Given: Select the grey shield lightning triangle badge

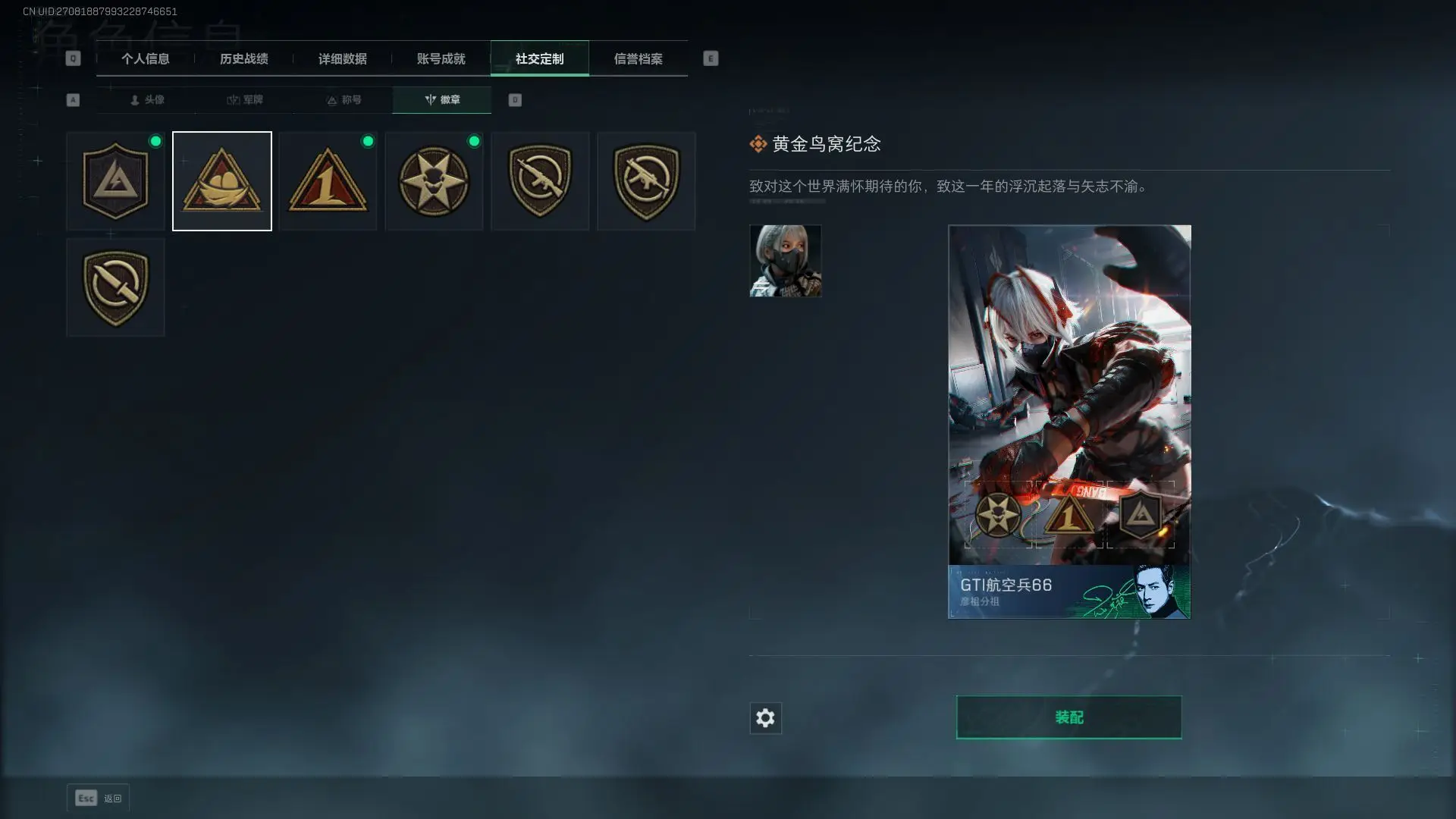Looking at the screenshot, I should [115, 181].
